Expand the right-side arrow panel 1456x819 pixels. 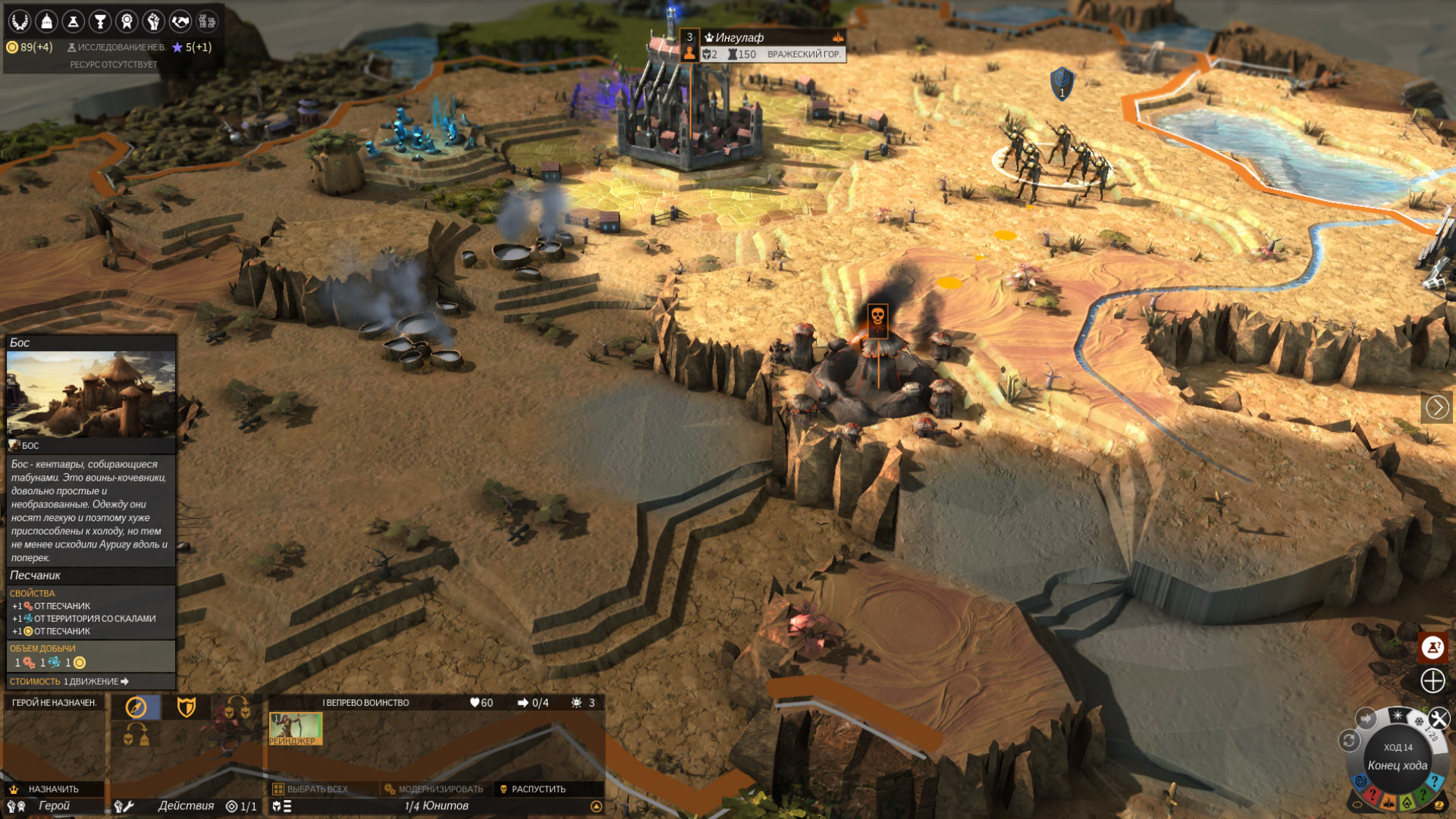coord(1437,407)
